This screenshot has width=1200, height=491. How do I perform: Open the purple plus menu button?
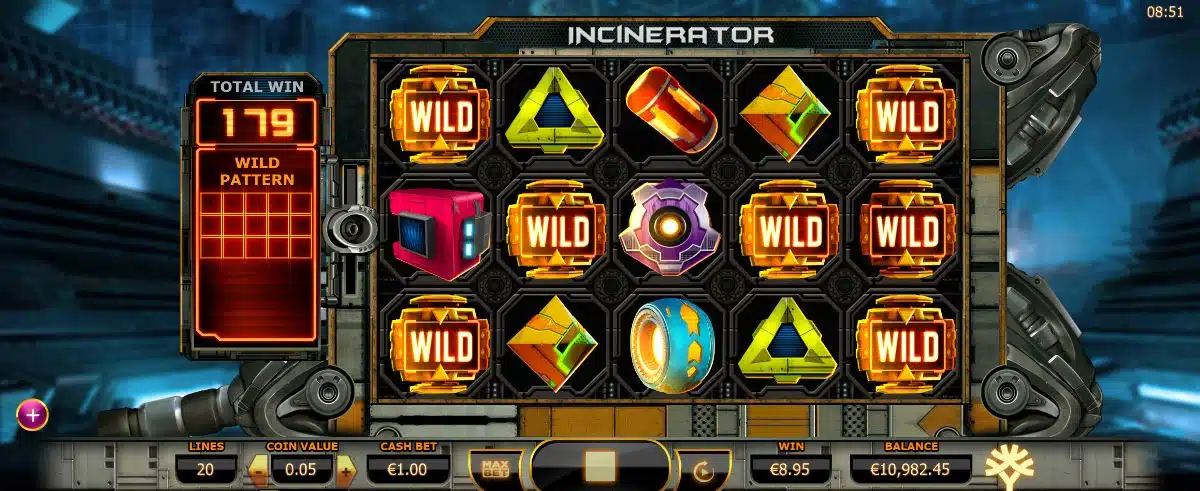[32, 414]
